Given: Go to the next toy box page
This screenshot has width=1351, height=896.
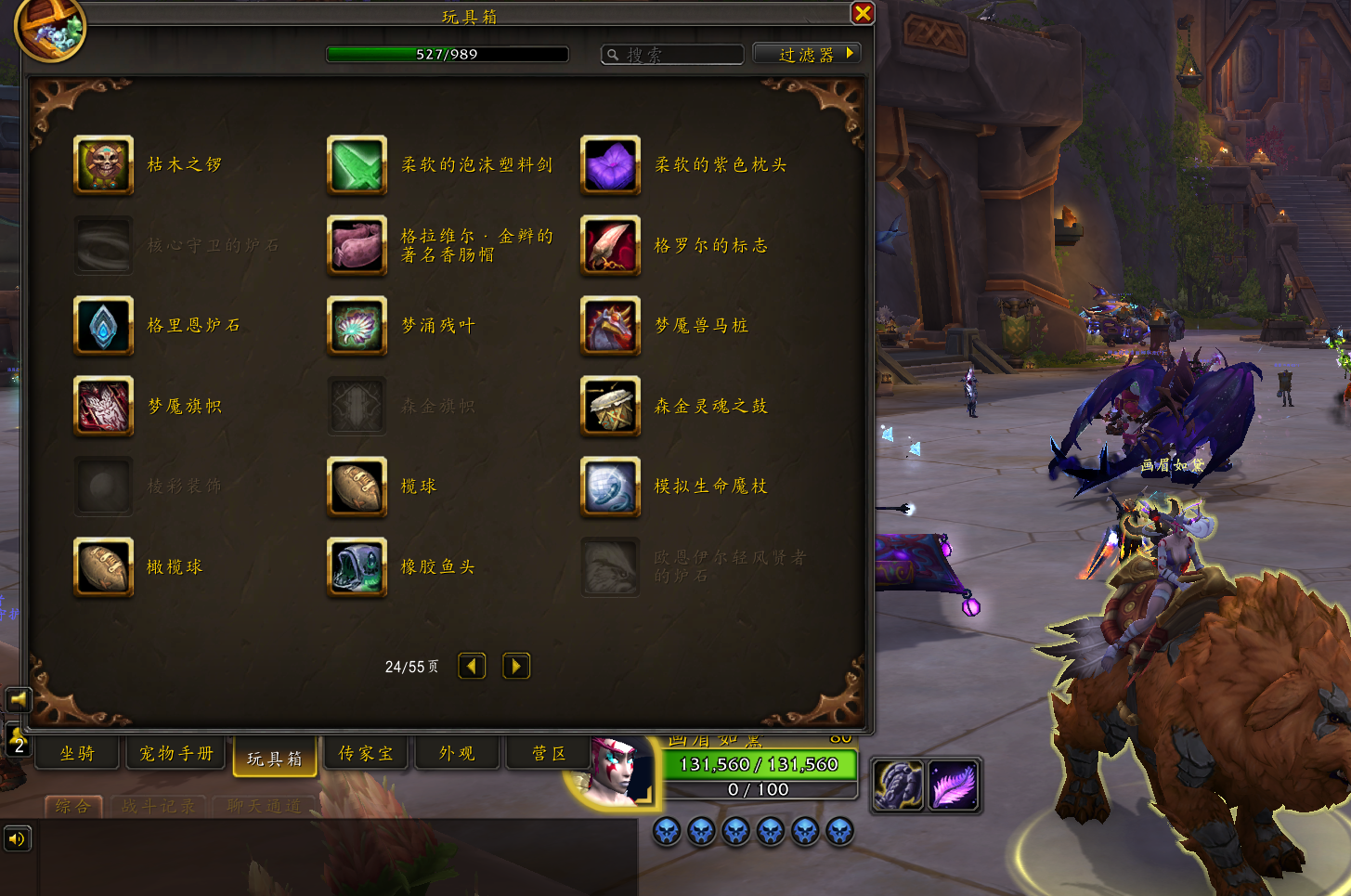Looking at the screenshot, I should pyautogui.click(x=516, y=666).
